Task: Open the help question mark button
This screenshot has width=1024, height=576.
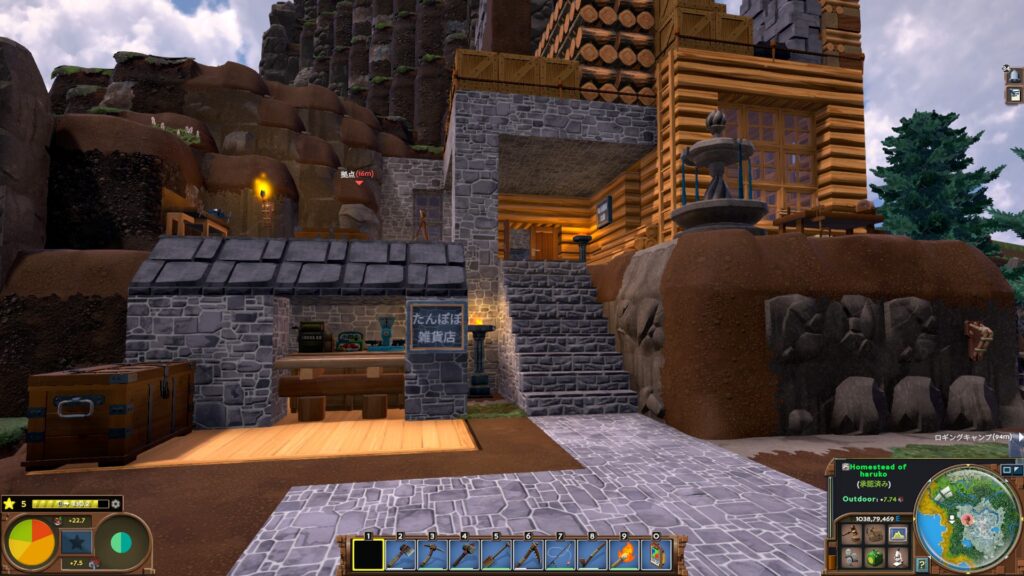Action: tap(921, 564)
